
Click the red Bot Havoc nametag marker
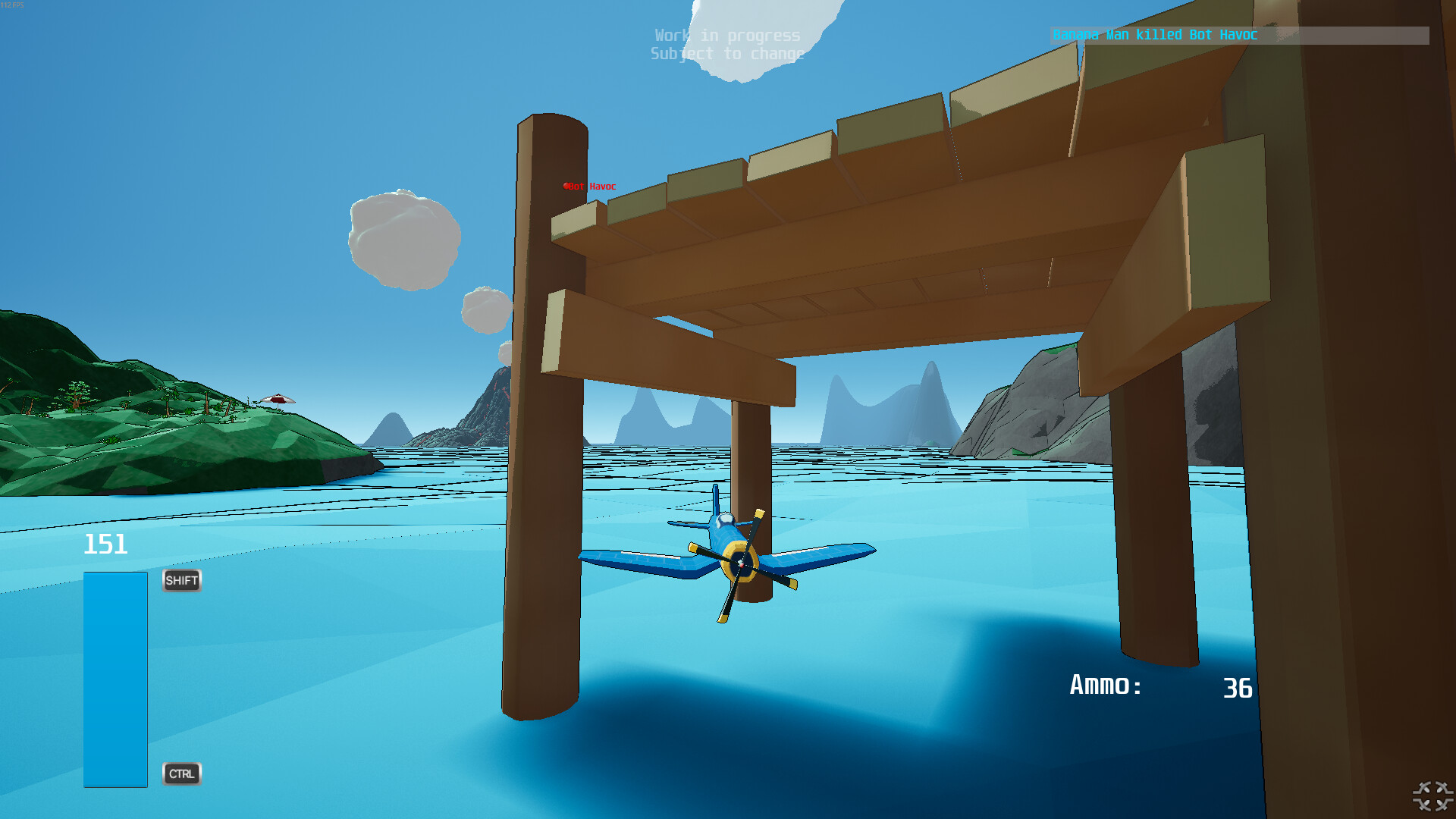click(x=589, y=186)
